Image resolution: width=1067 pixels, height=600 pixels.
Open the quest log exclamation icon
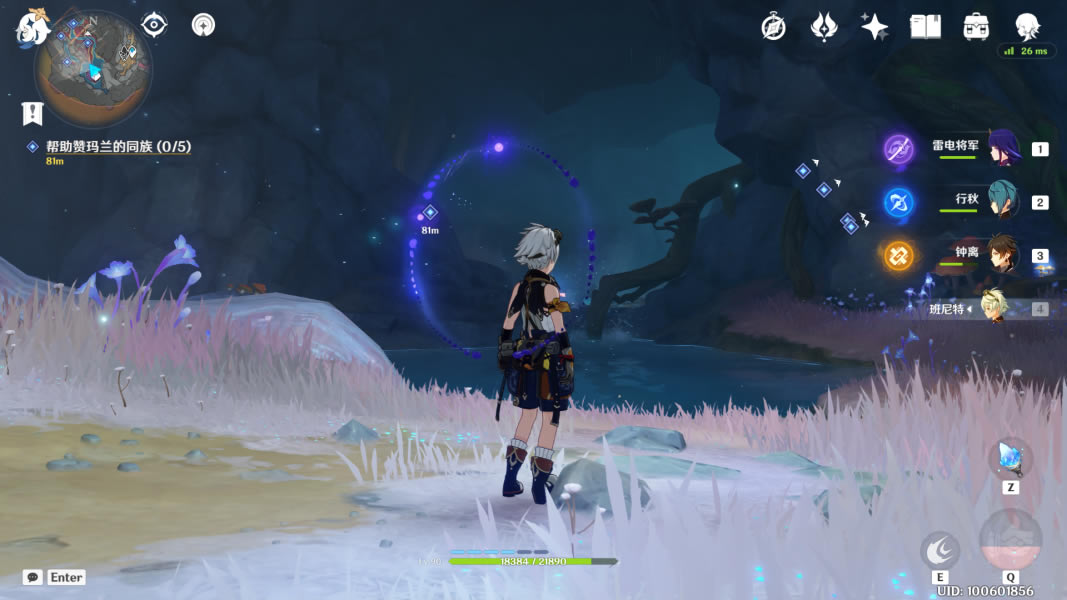coord(33,112)
